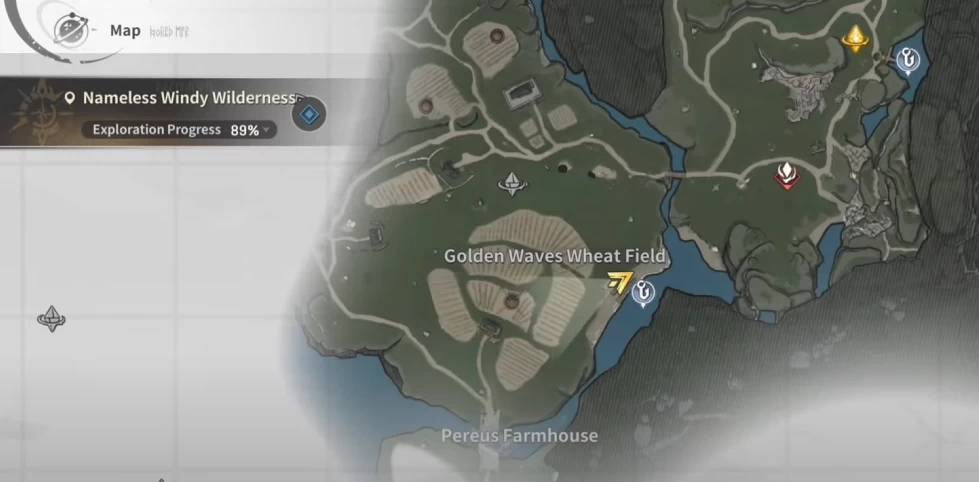Image resolution: width=979 pixels, height=482 pixels.
Task: Select the gold glowing map marker
Action: point(855,39)
